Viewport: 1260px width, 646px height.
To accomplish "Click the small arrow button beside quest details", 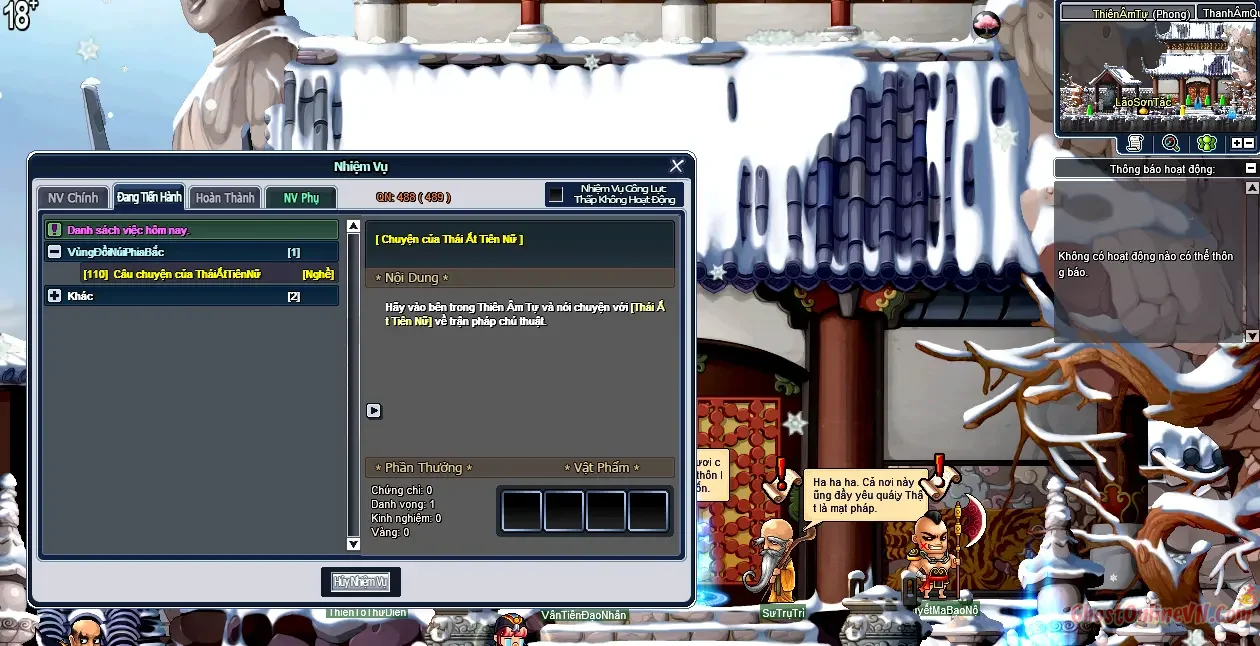I will pos(374,410).
